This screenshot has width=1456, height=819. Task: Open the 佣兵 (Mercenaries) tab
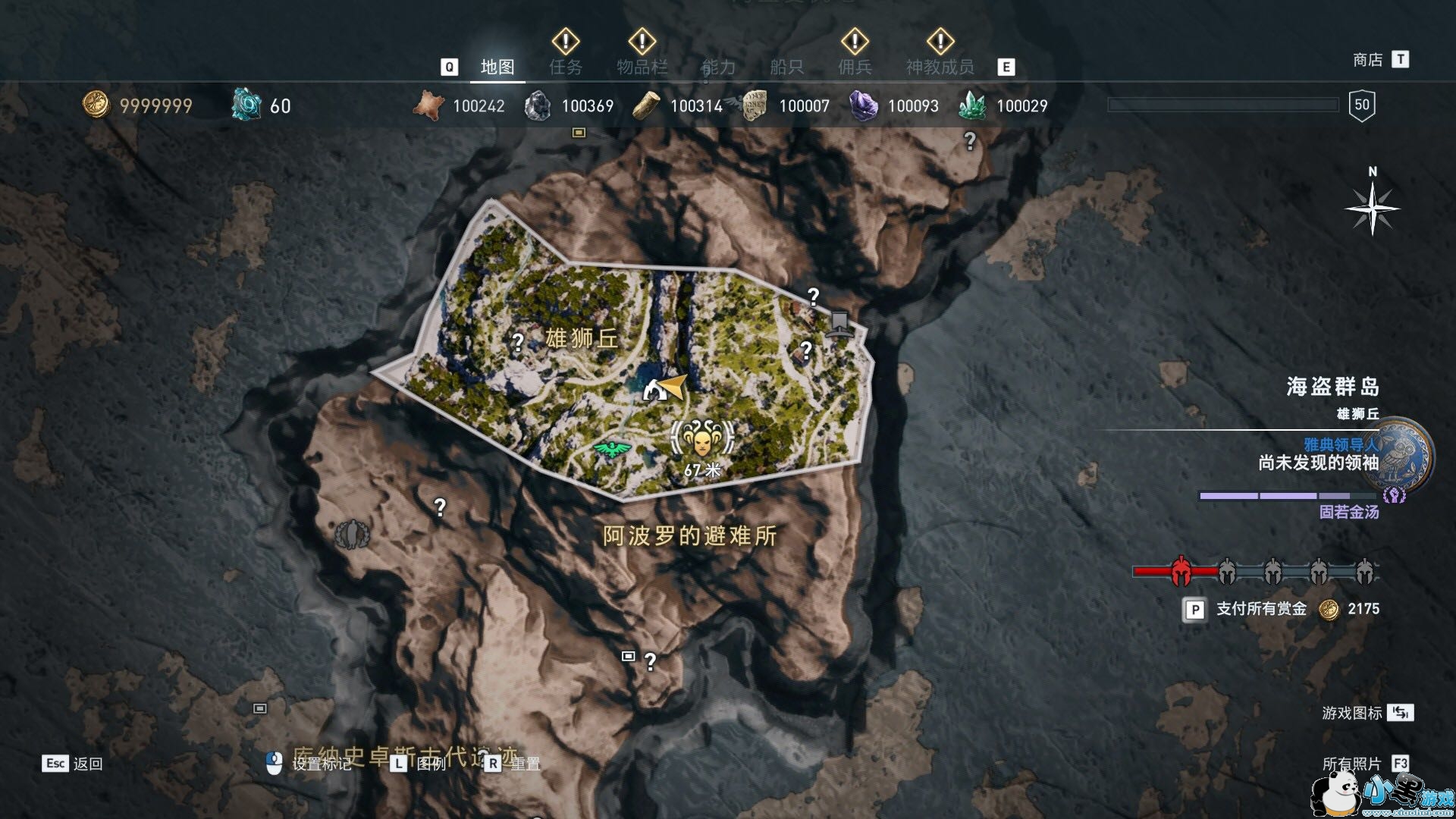pyautogui.click(x=855, y=67)
